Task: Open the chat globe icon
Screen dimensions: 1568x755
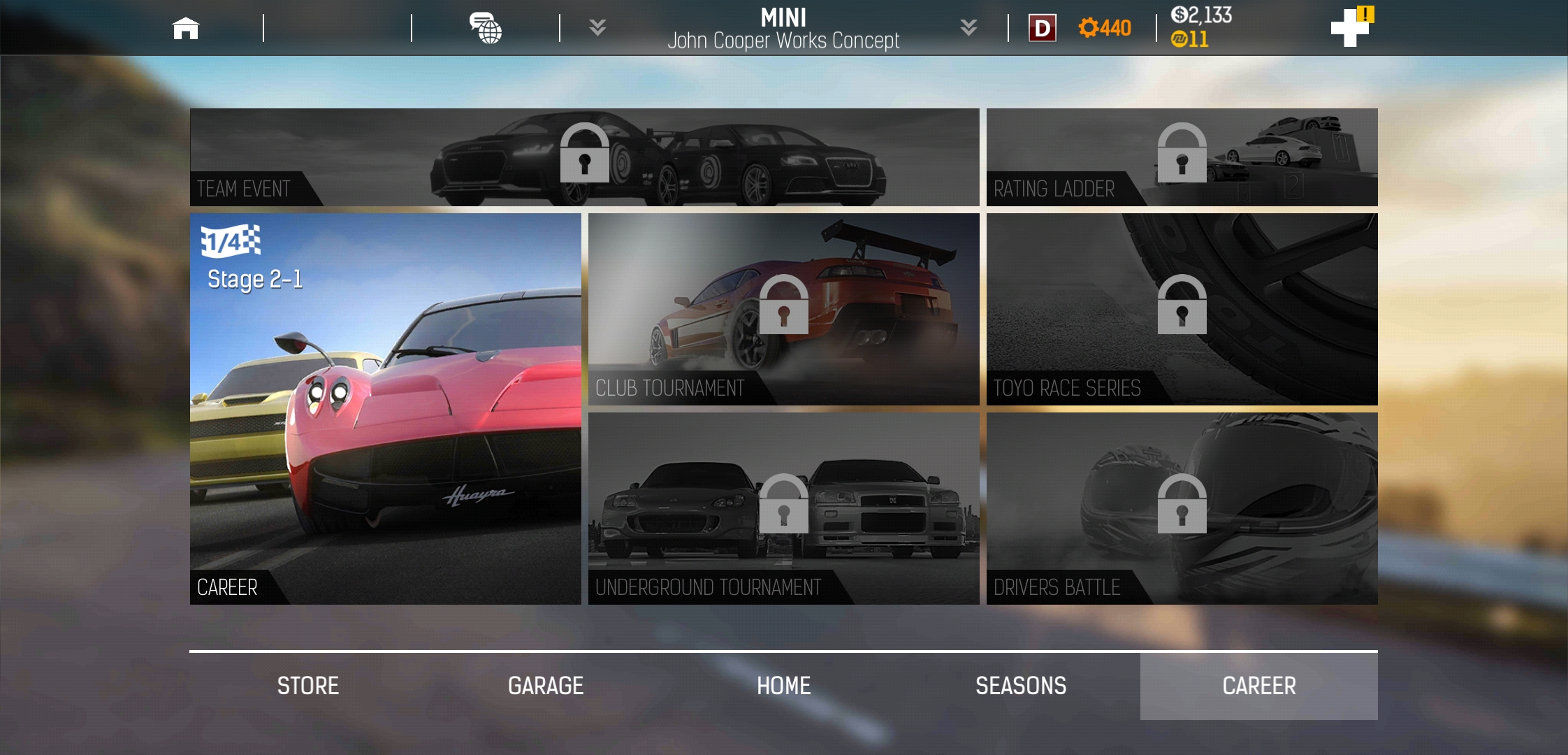Action: point(486,29)
